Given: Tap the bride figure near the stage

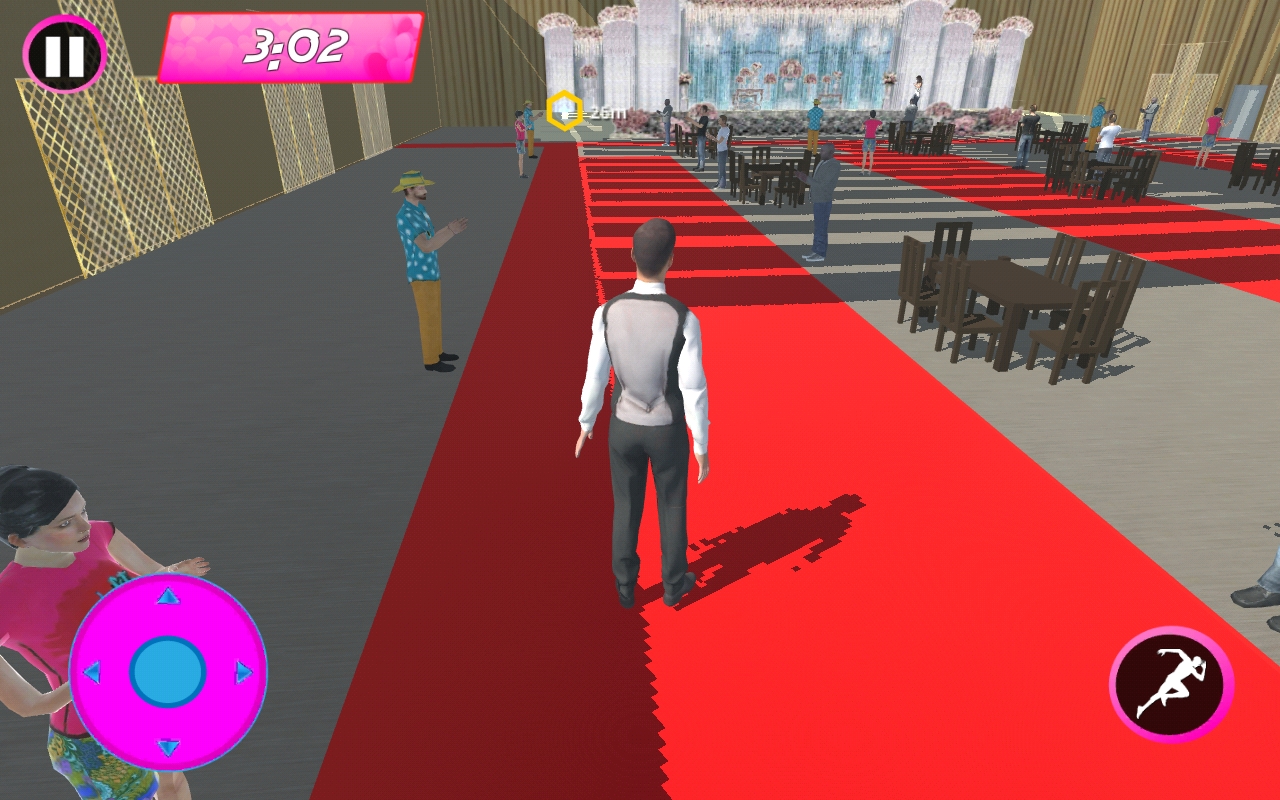Looking at the screenshot, I should [x=917, y=90].
